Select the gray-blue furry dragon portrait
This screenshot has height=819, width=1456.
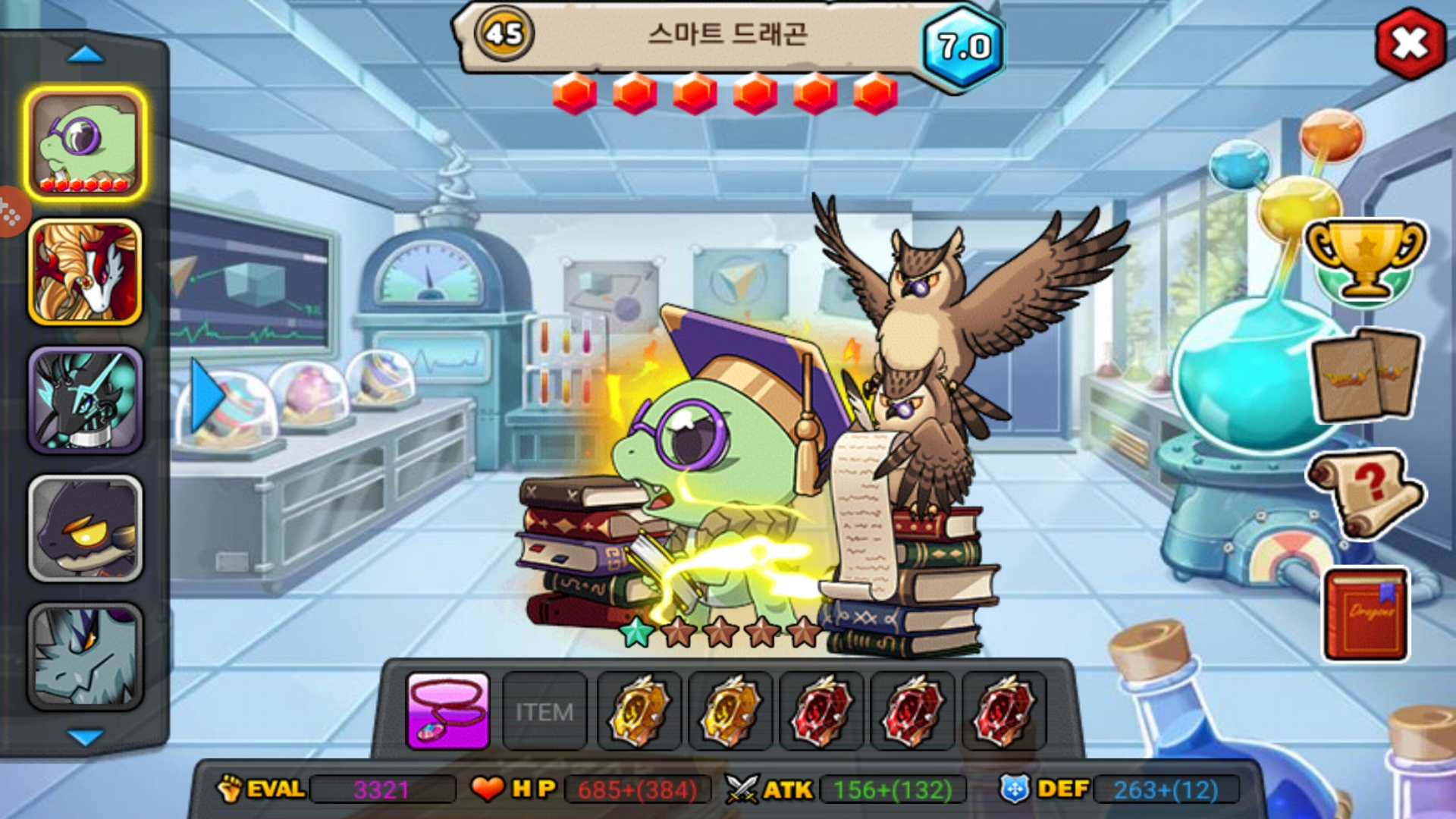[86, 657]
